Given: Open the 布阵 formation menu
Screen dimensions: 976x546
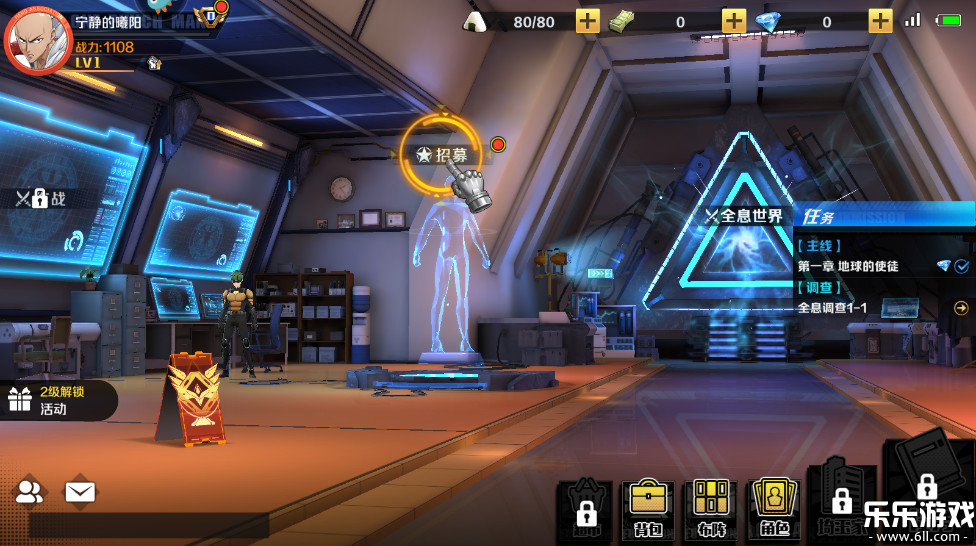Looking at the screenshot, I should [710, 508].
